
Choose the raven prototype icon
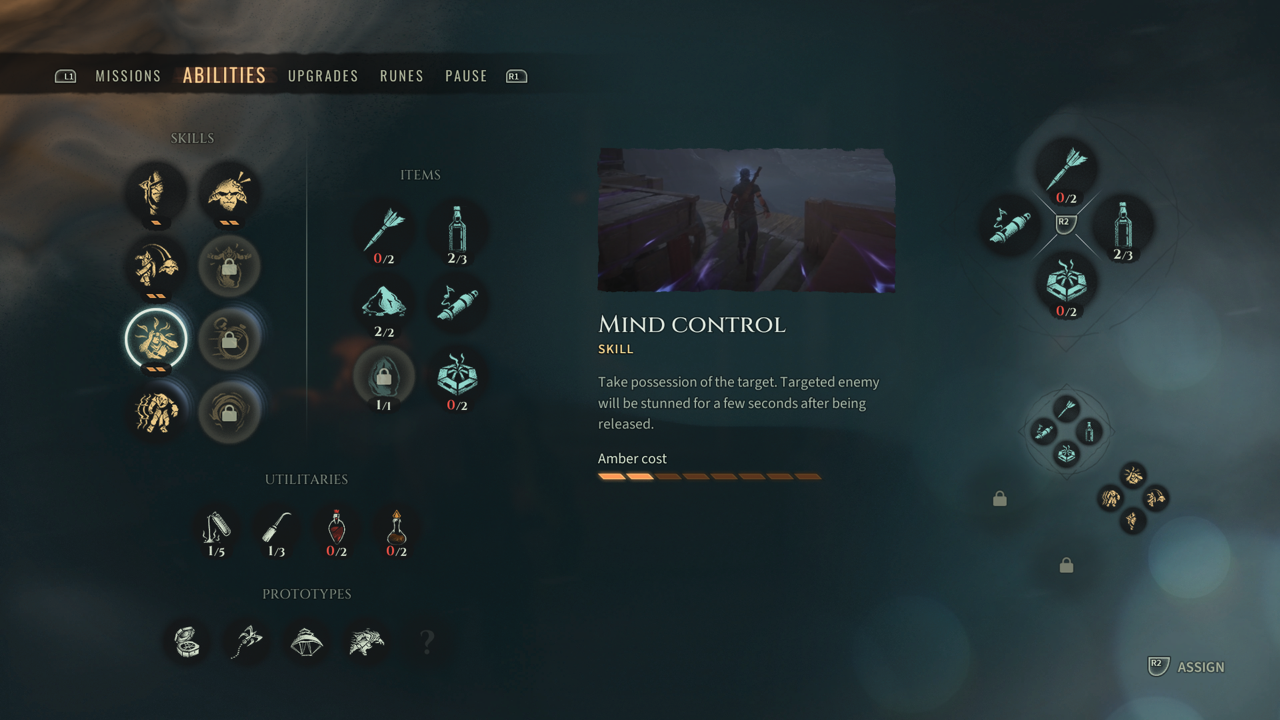pos(367,641)
